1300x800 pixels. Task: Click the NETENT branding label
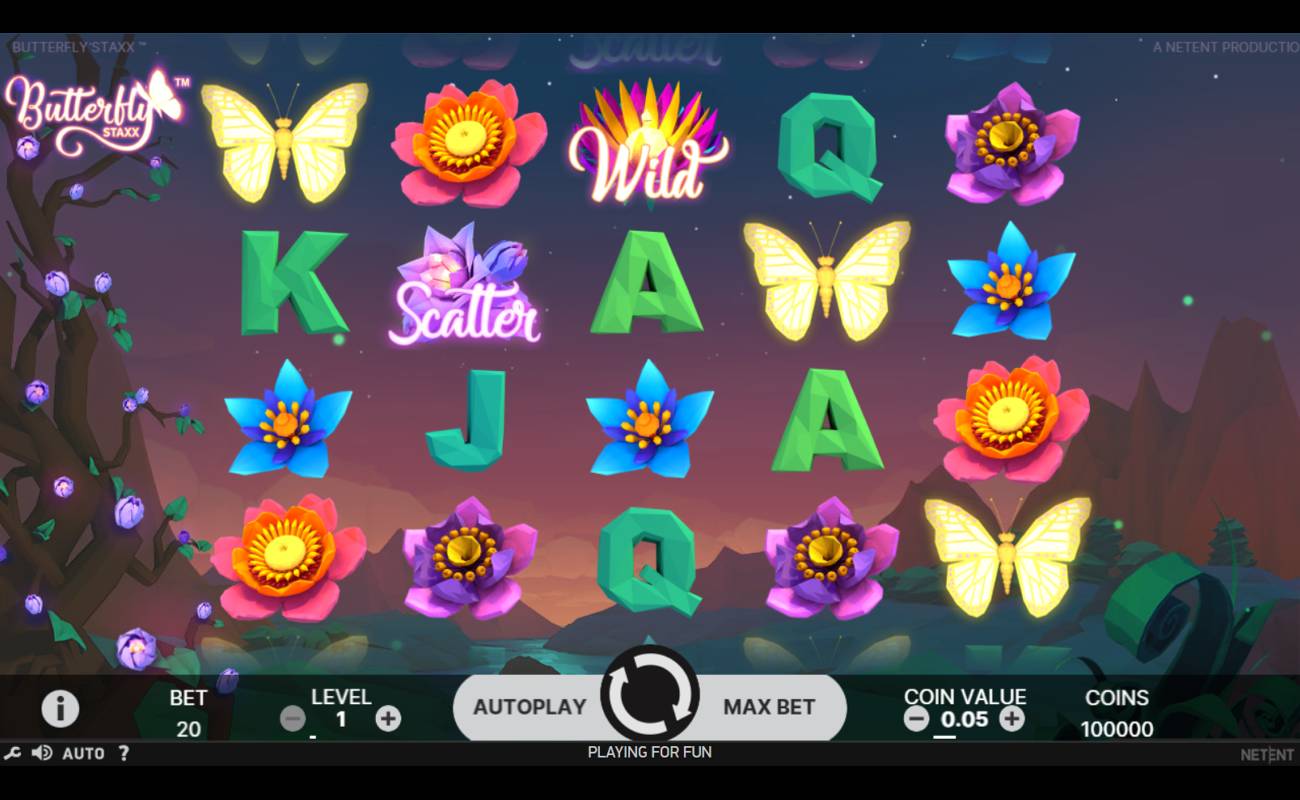(x=1267, y=752)
